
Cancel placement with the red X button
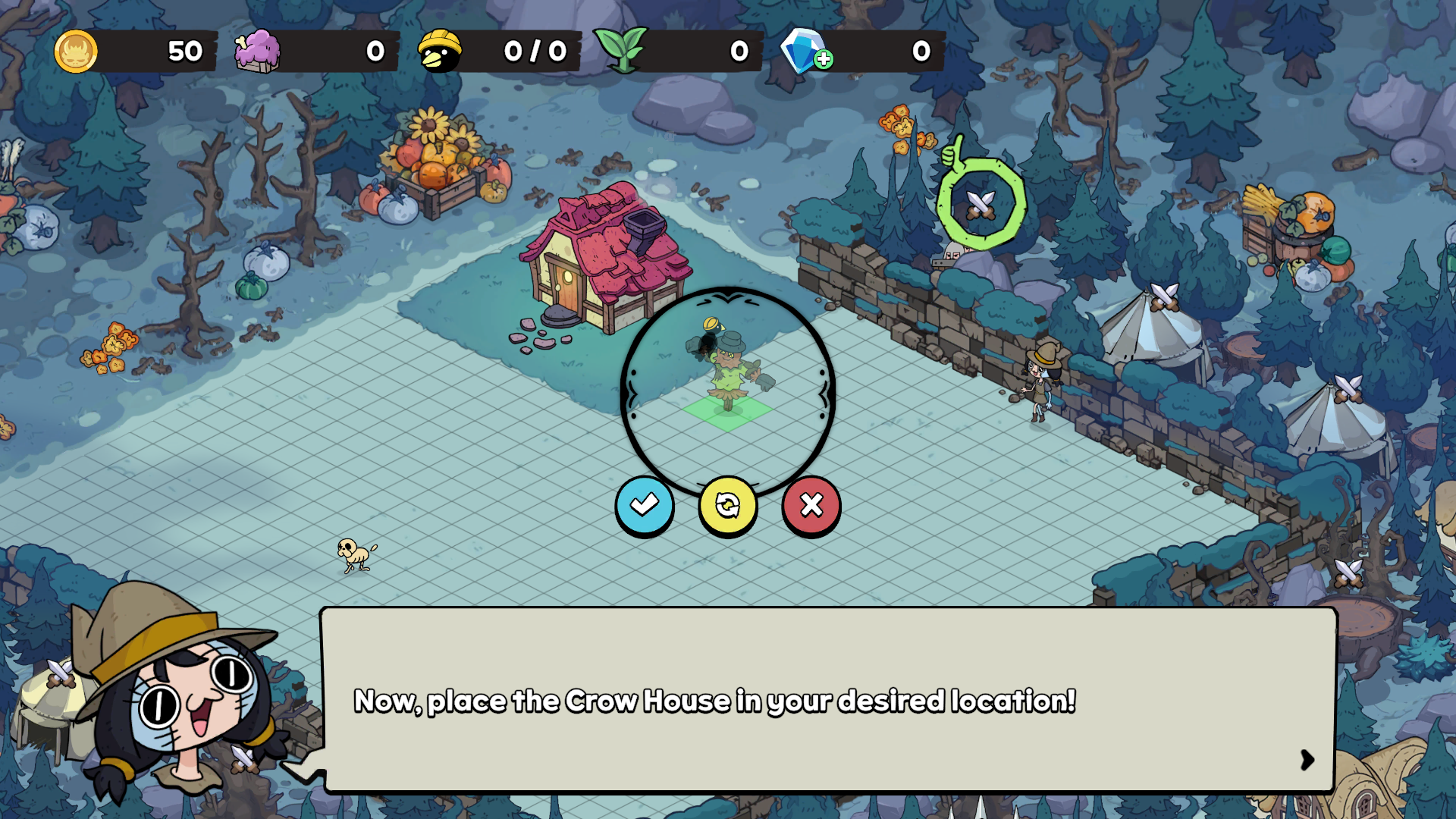coord(811,505)
